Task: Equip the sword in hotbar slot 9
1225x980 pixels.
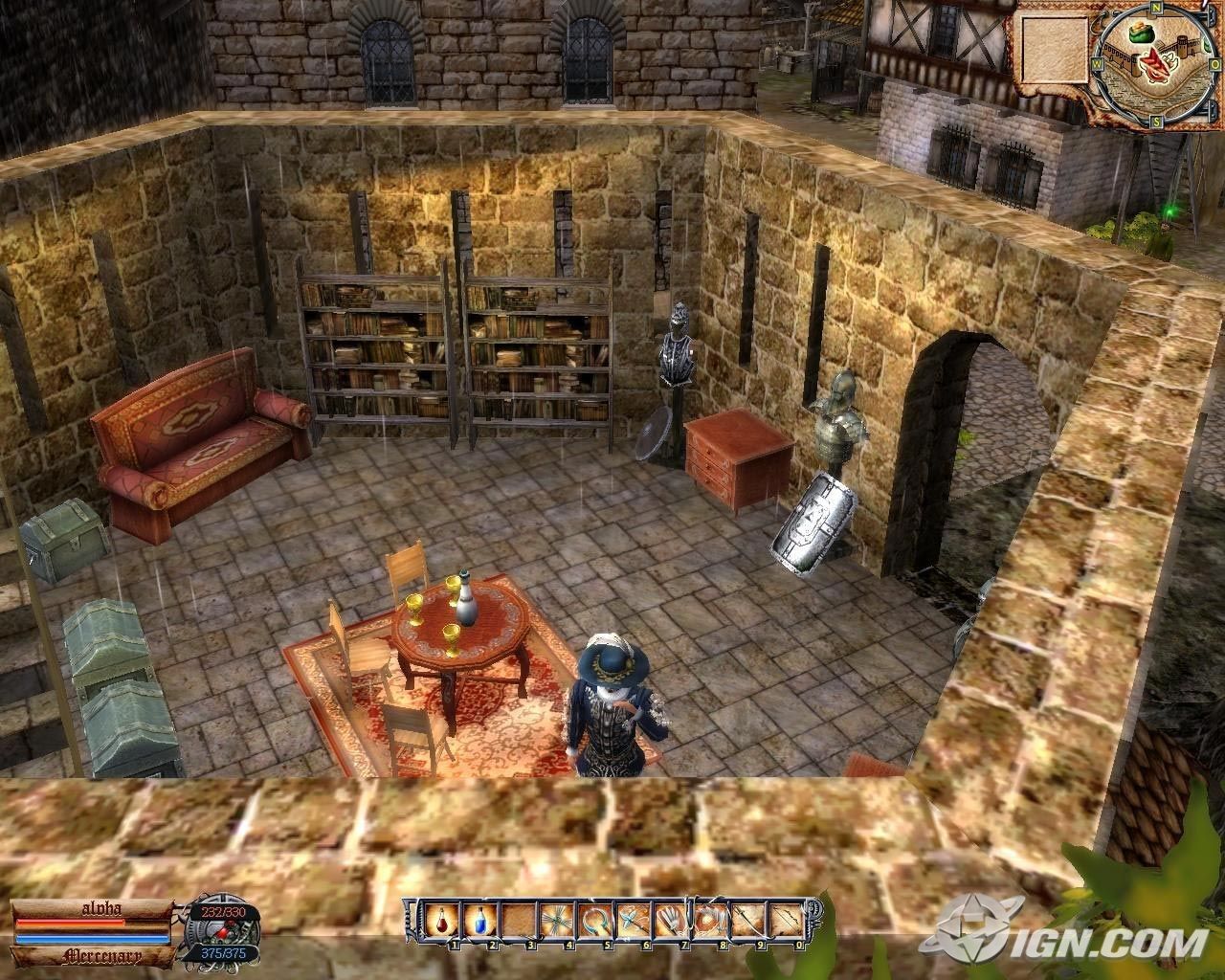Action: tap(746, 923)
